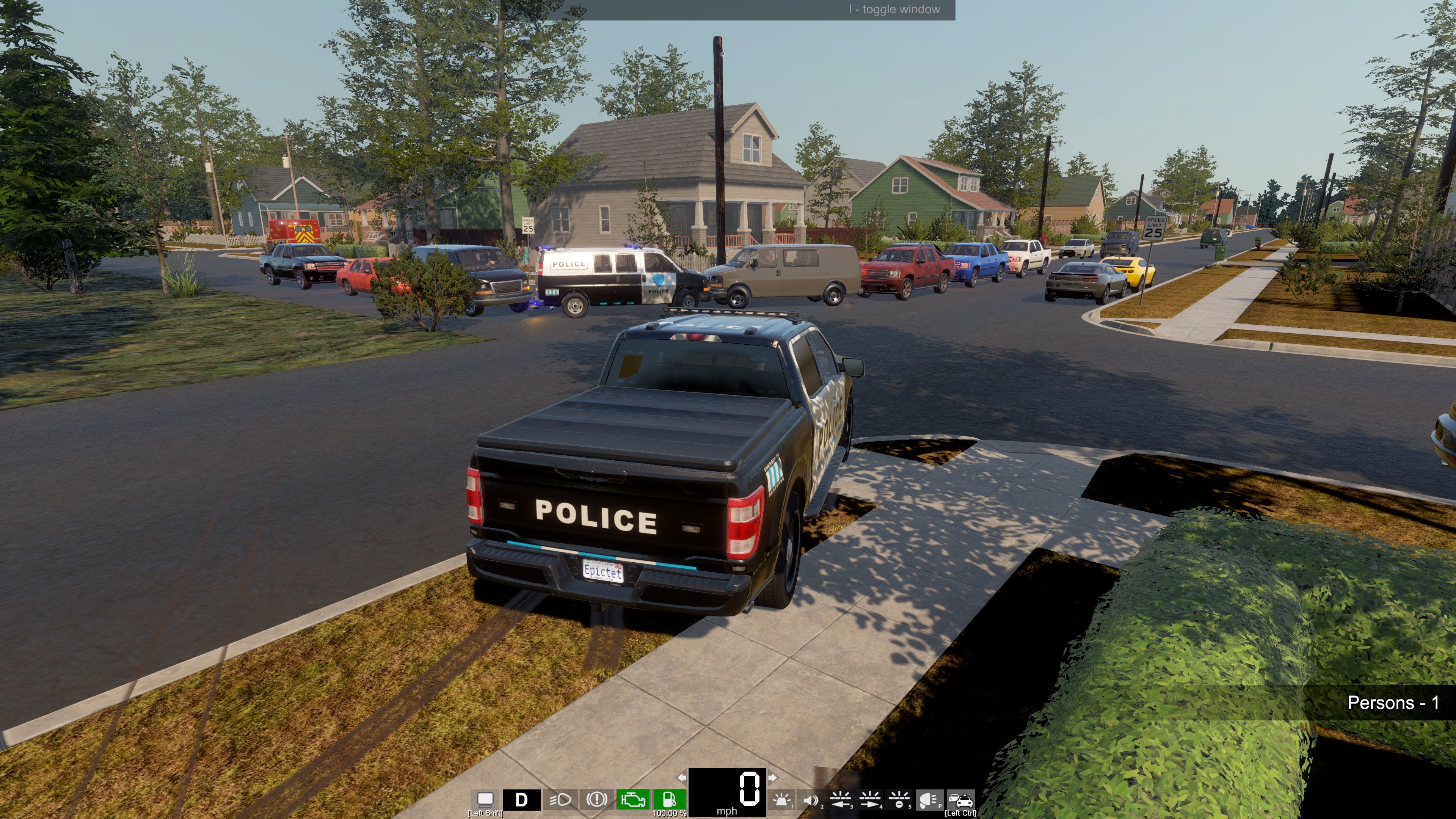
Task: Select the green engine status icon
Action: point(632,800)
